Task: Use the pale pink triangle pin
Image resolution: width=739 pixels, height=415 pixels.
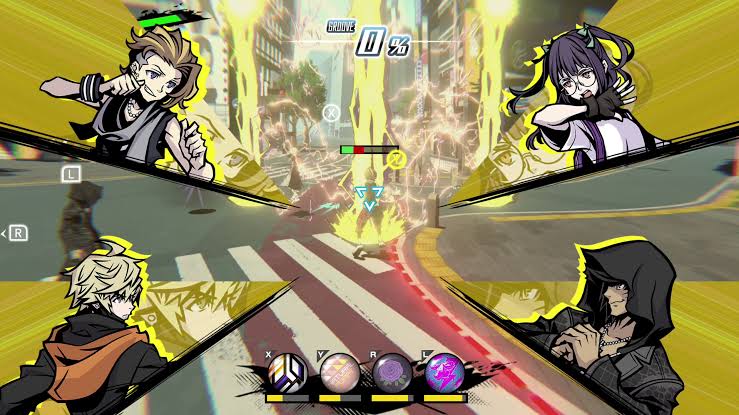Action: click(340, 374)
